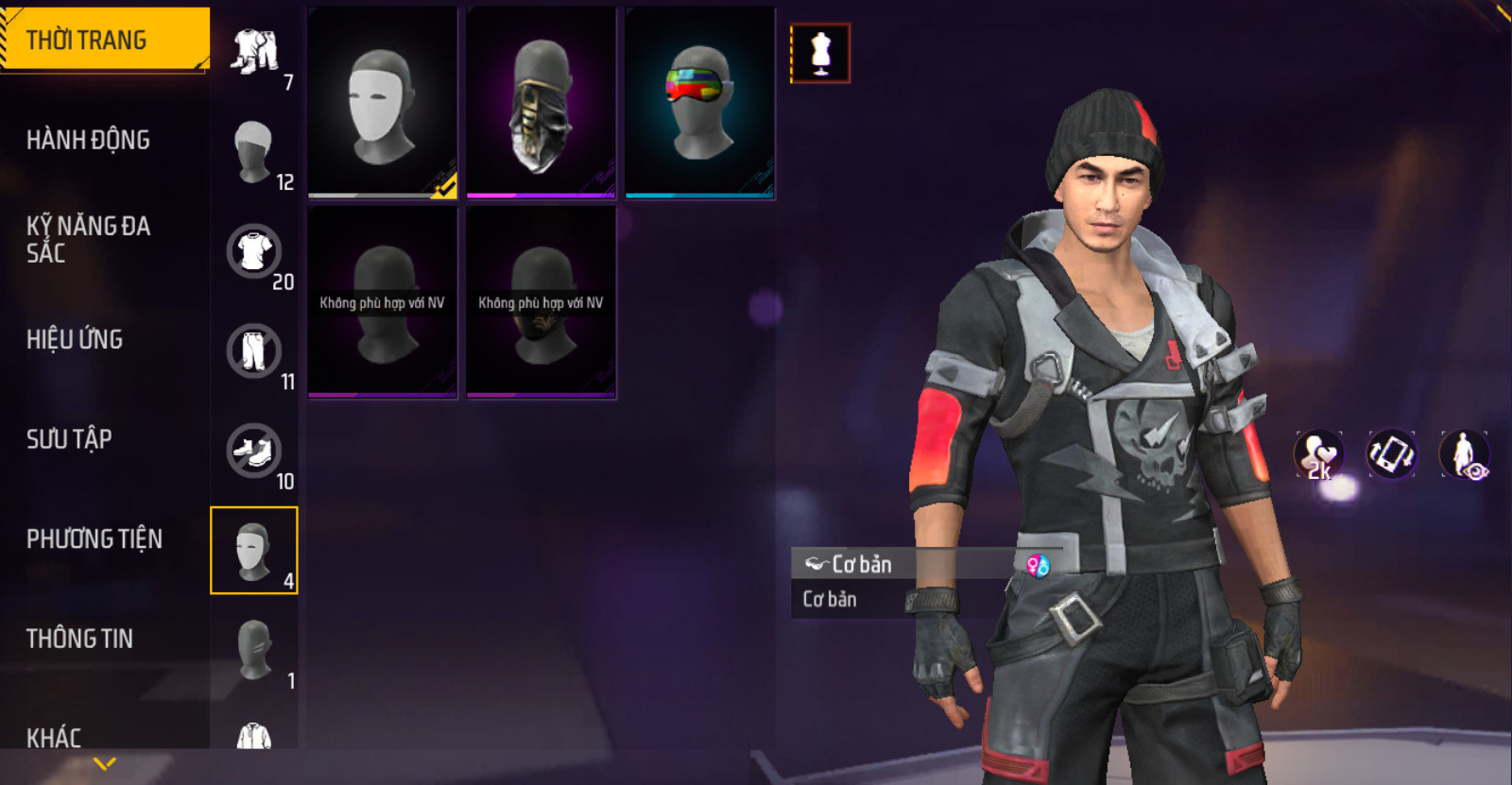Click the mannequin preview button

(820, 53)
